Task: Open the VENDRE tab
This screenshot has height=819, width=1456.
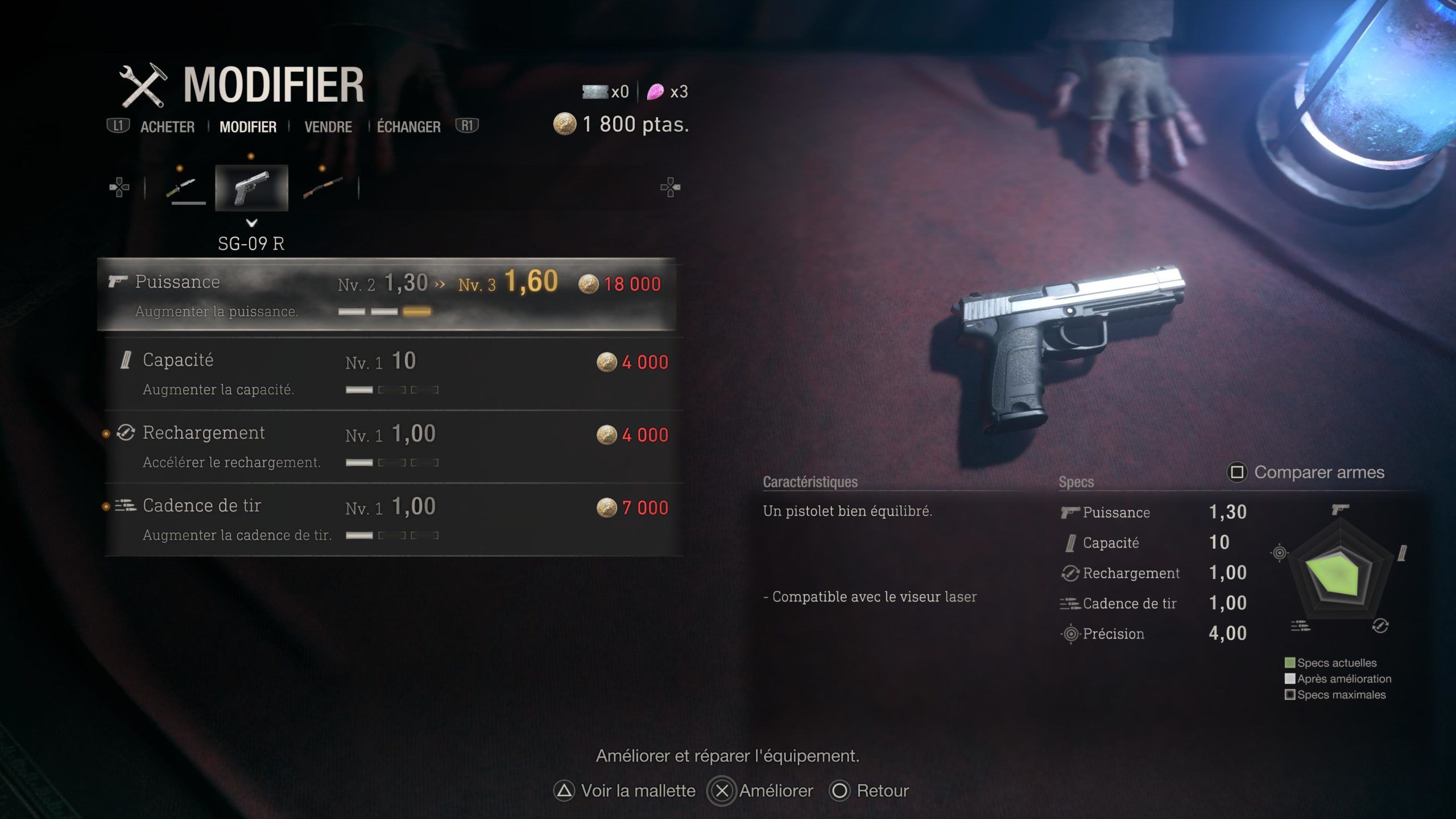Action: pos(328,127)
